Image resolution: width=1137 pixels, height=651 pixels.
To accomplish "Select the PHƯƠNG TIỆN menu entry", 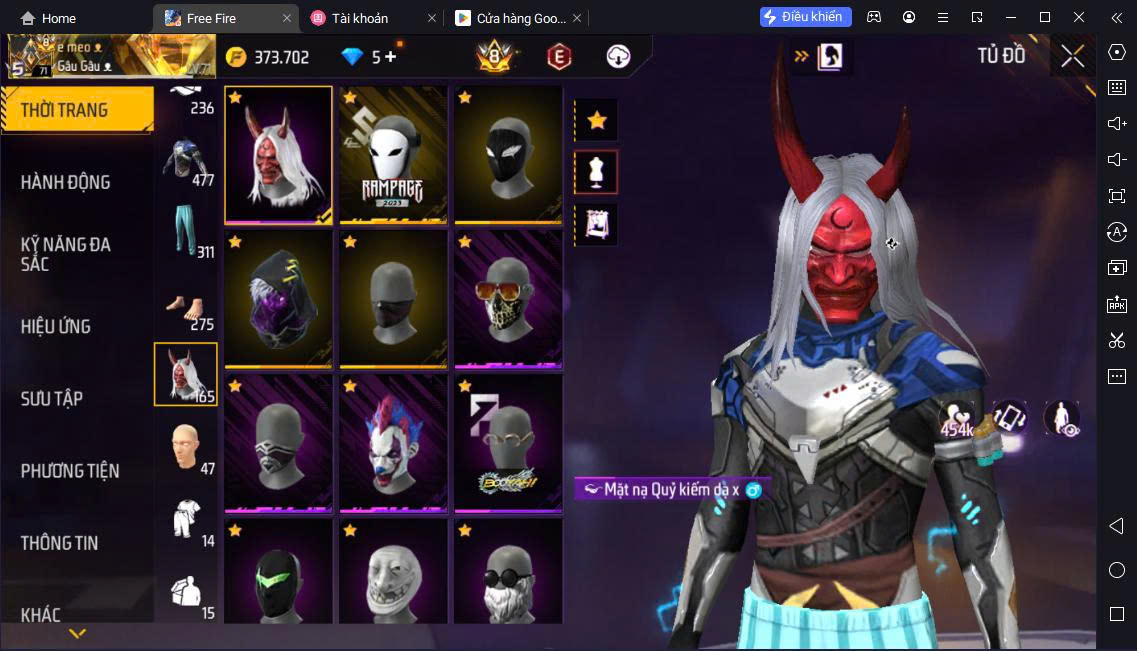I will (x=70, y=470).
